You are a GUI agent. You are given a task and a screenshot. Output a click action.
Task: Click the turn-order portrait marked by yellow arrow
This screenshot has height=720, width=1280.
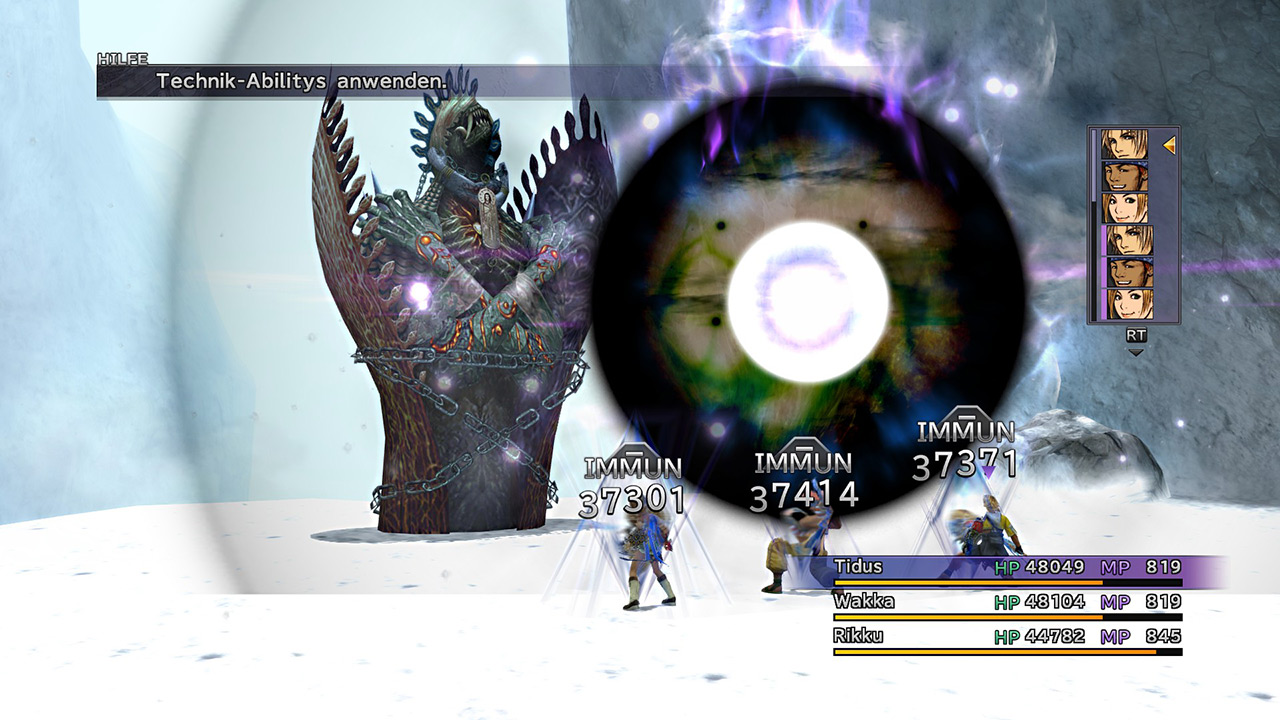(1125, 145)
